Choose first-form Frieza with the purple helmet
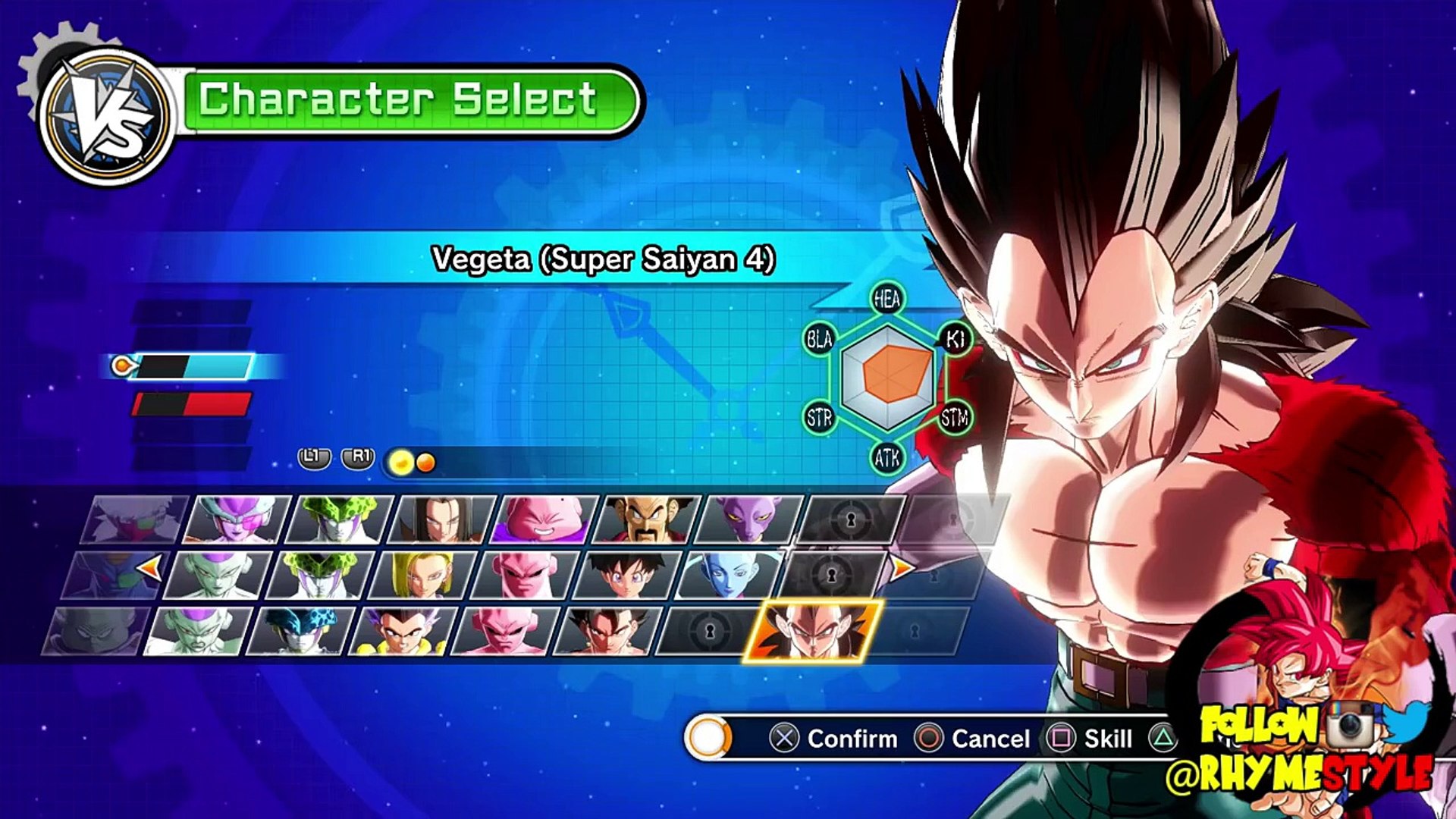The height and width of the screenshot is (819, 1456). pyautogui.click(x=237, y=519)
